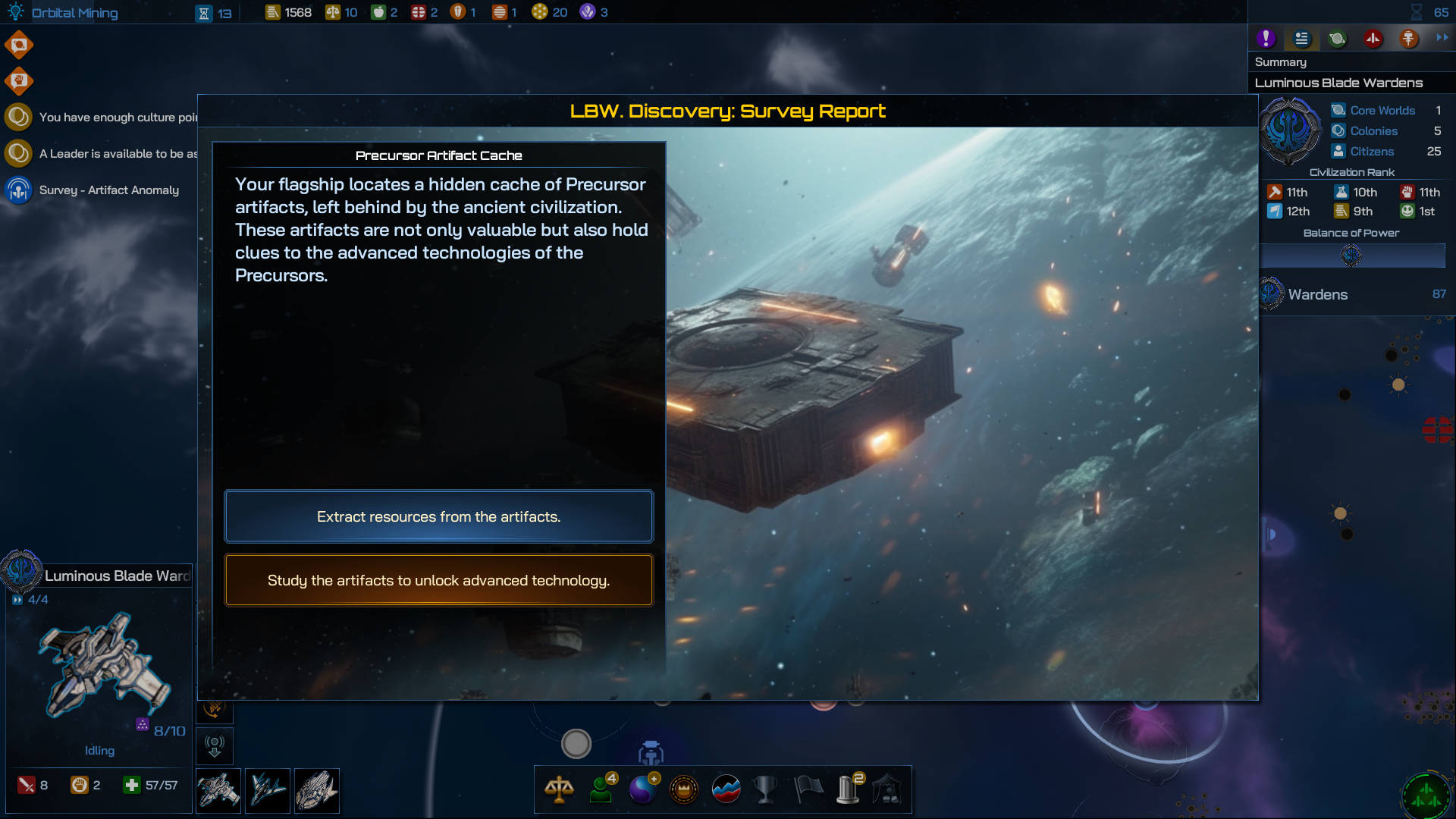
Task: Open the red ships tab
Action: pyautogui.click(x=1373, y=38)
